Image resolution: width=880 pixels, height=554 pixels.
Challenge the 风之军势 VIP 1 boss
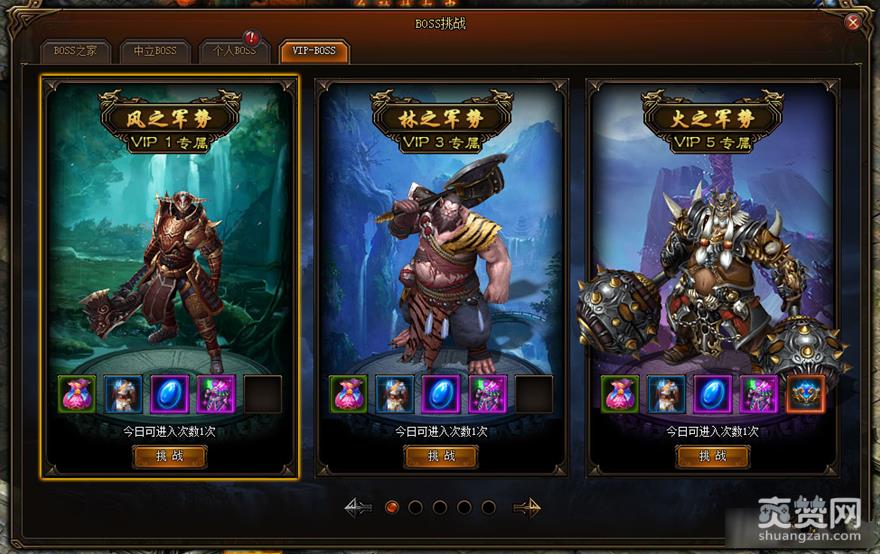(x=169, y=456)
